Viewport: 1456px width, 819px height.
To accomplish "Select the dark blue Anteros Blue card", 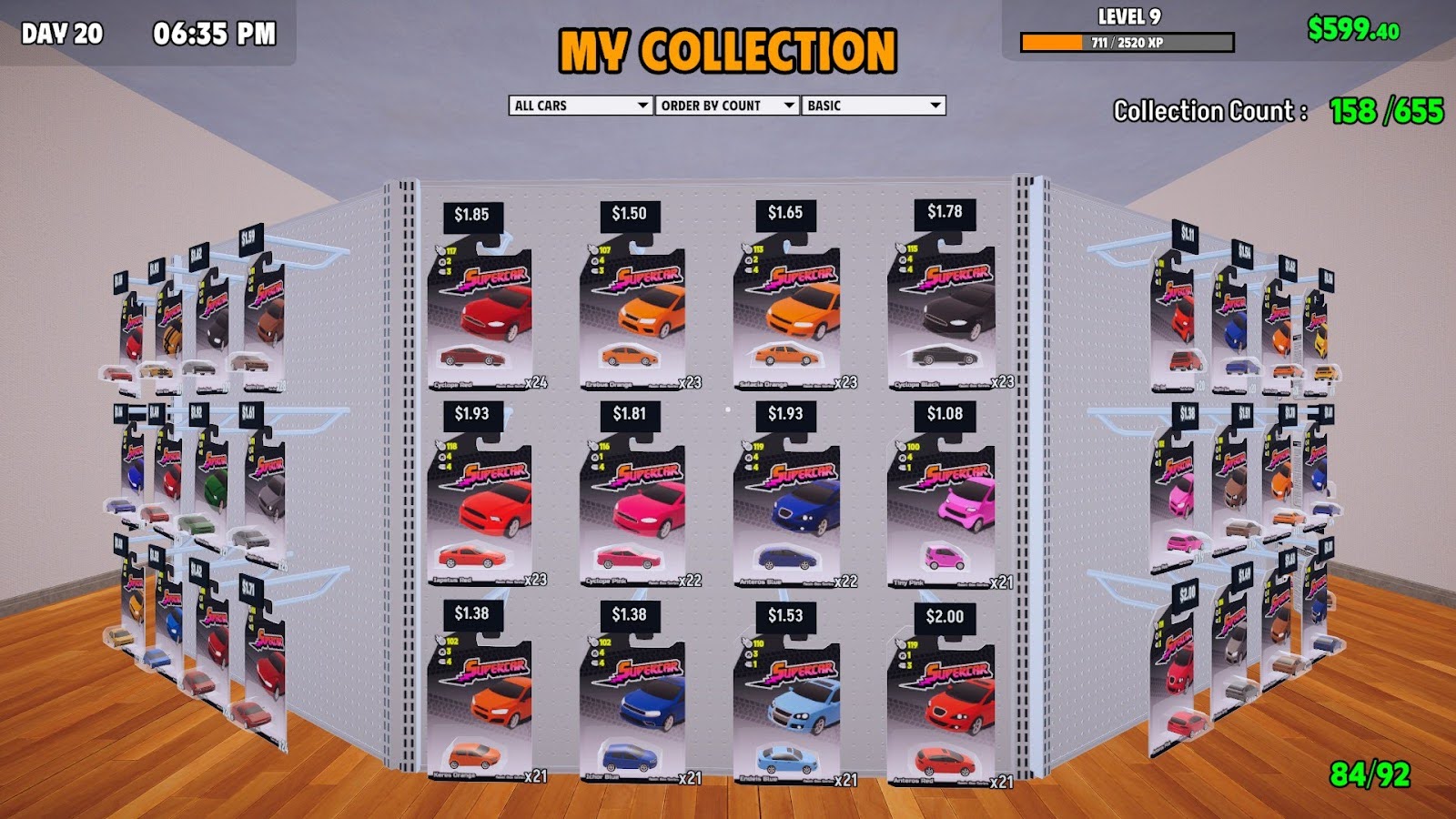I will coord(787,512).
